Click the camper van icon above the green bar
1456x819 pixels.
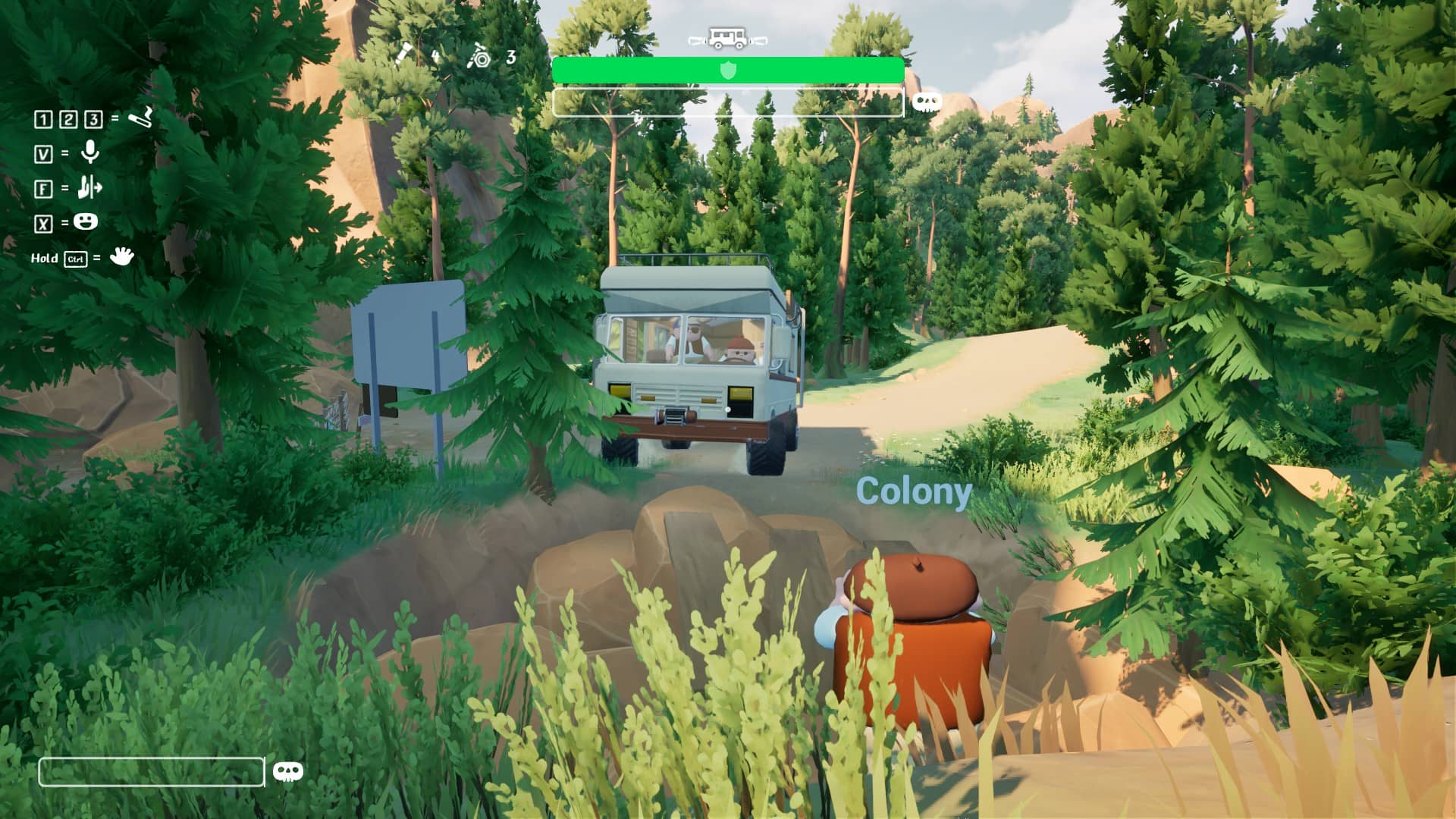tap(727, 38)
